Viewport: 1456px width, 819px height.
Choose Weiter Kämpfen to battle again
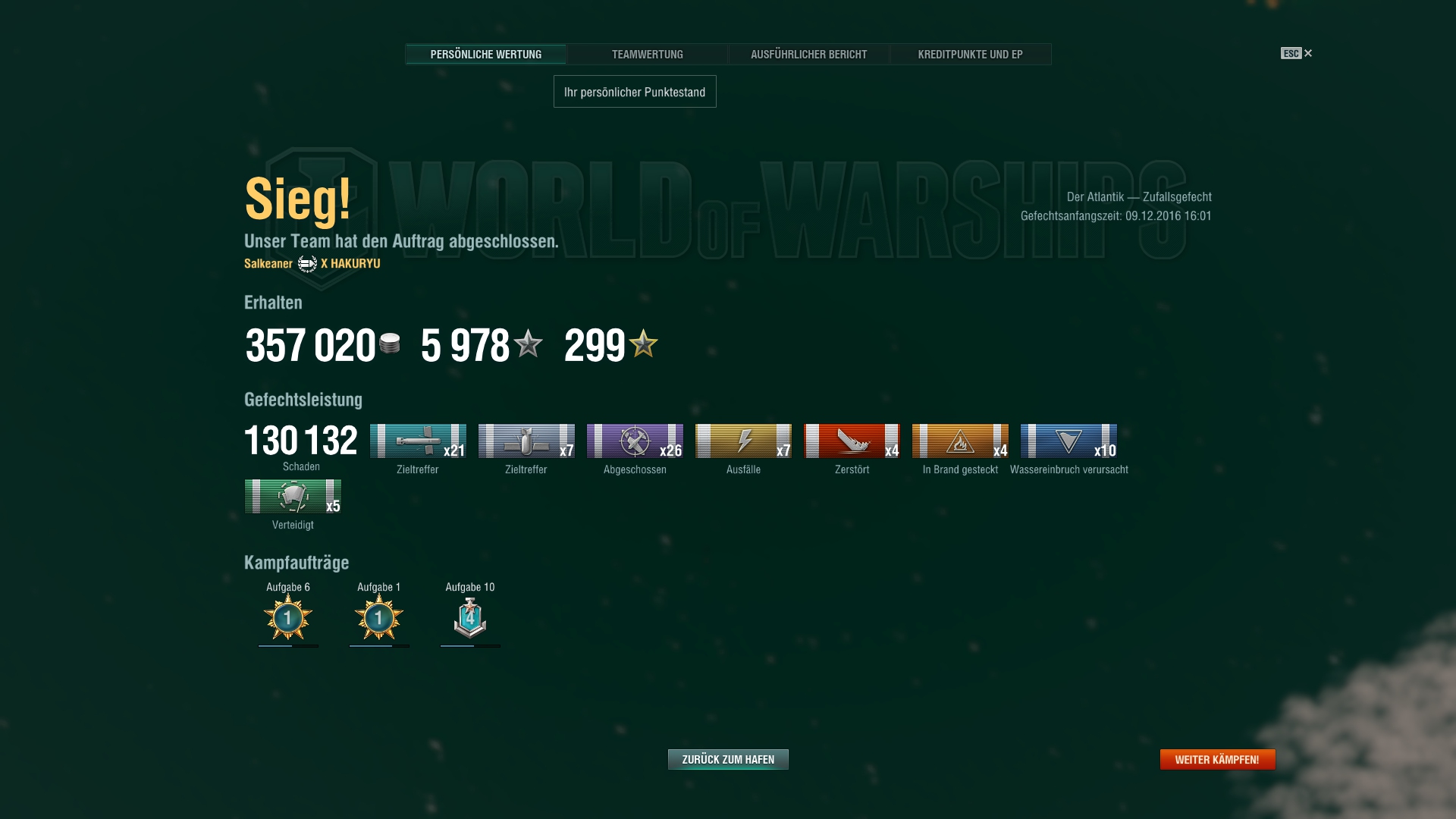[1217, 759]
